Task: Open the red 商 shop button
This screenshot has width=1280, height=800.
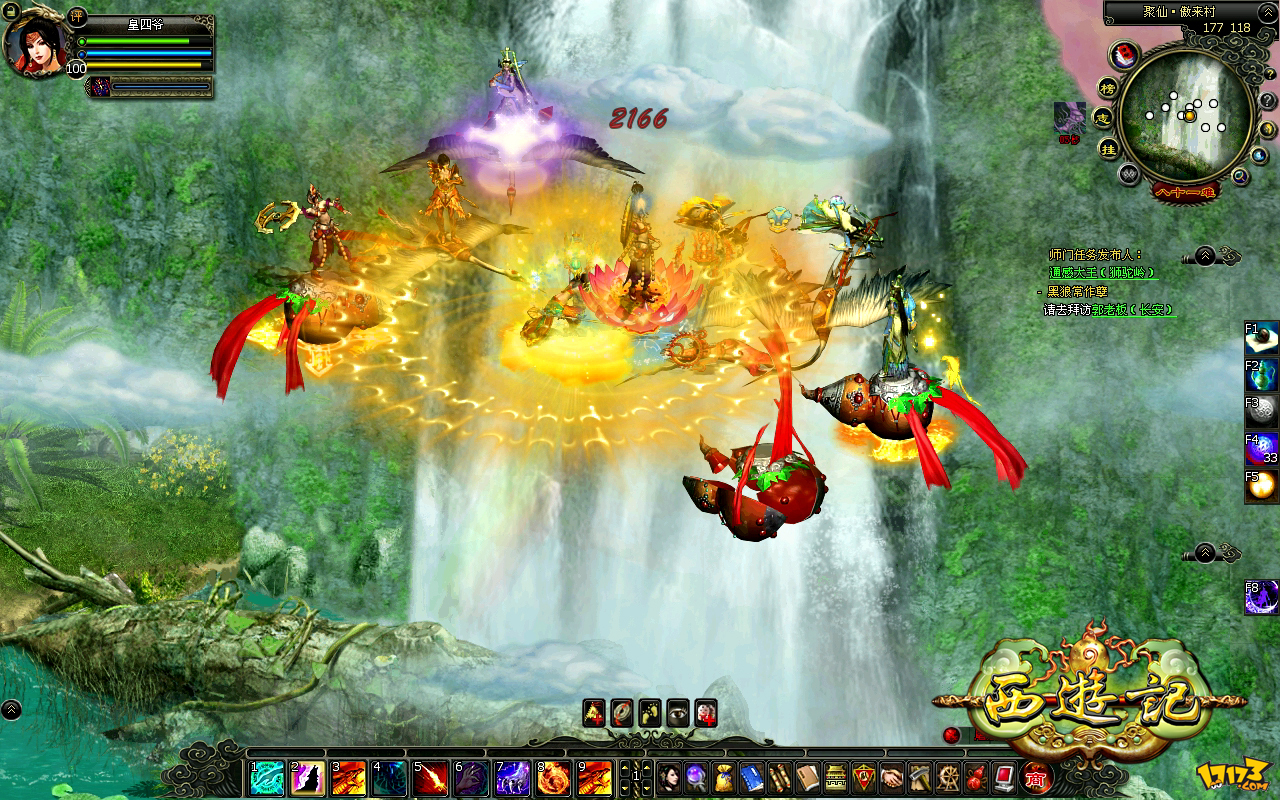Action: (1035, 777)
